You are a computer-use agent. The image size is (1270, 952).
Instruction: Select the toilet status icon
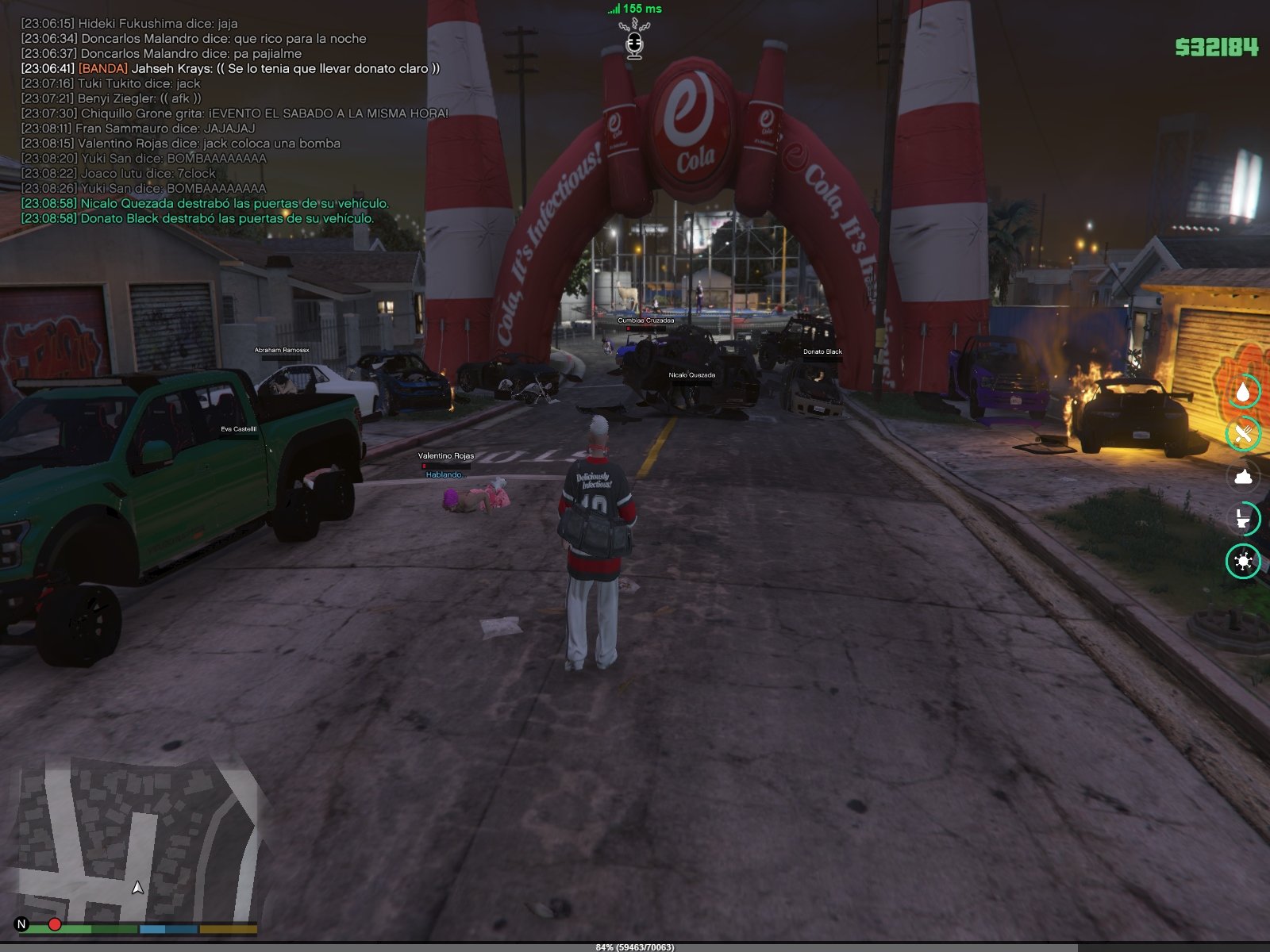pos(1243,519)
